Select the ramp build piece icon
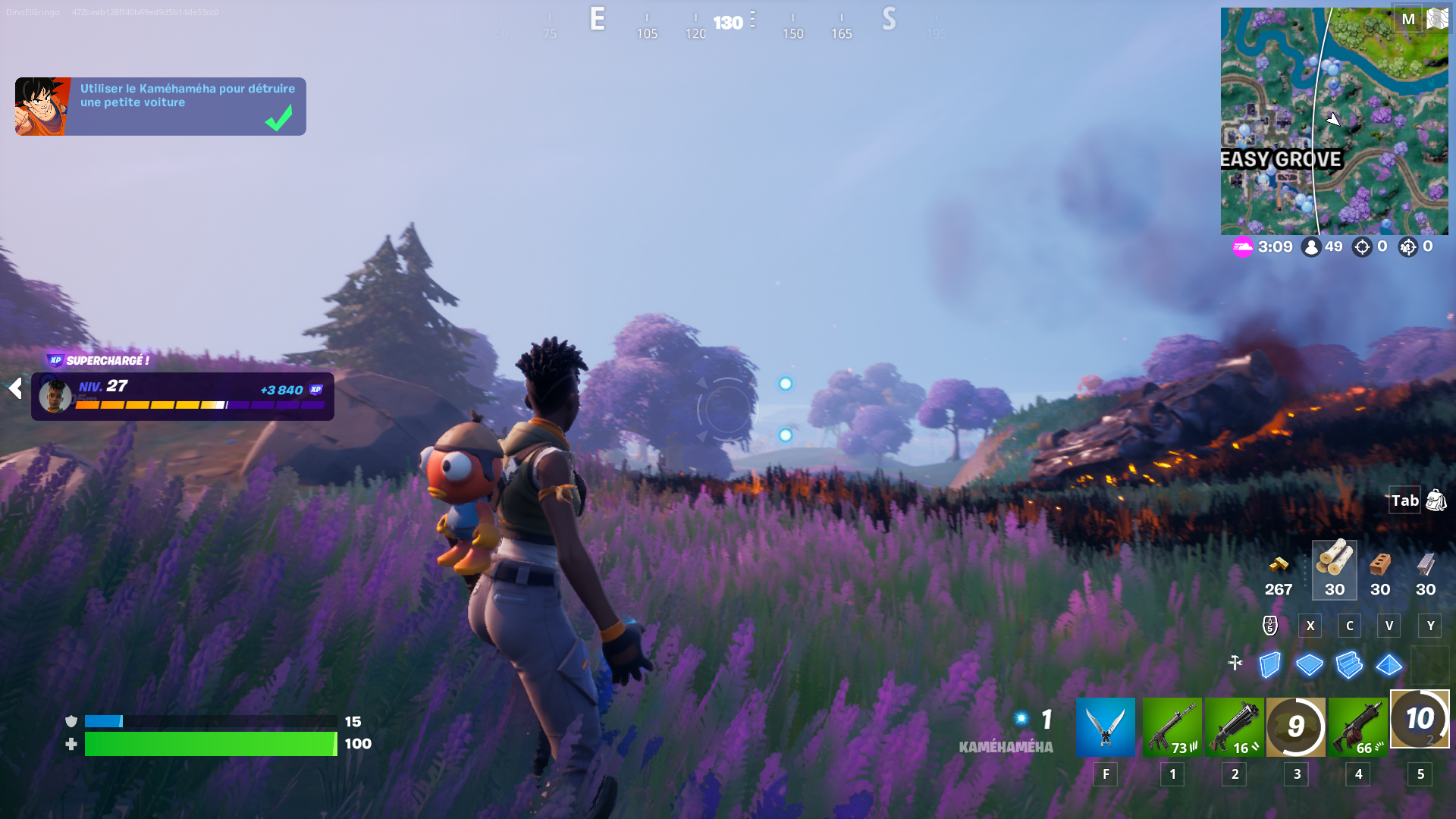The image size is (1456, 819). pyautogui.click(x=1350, y=665)
